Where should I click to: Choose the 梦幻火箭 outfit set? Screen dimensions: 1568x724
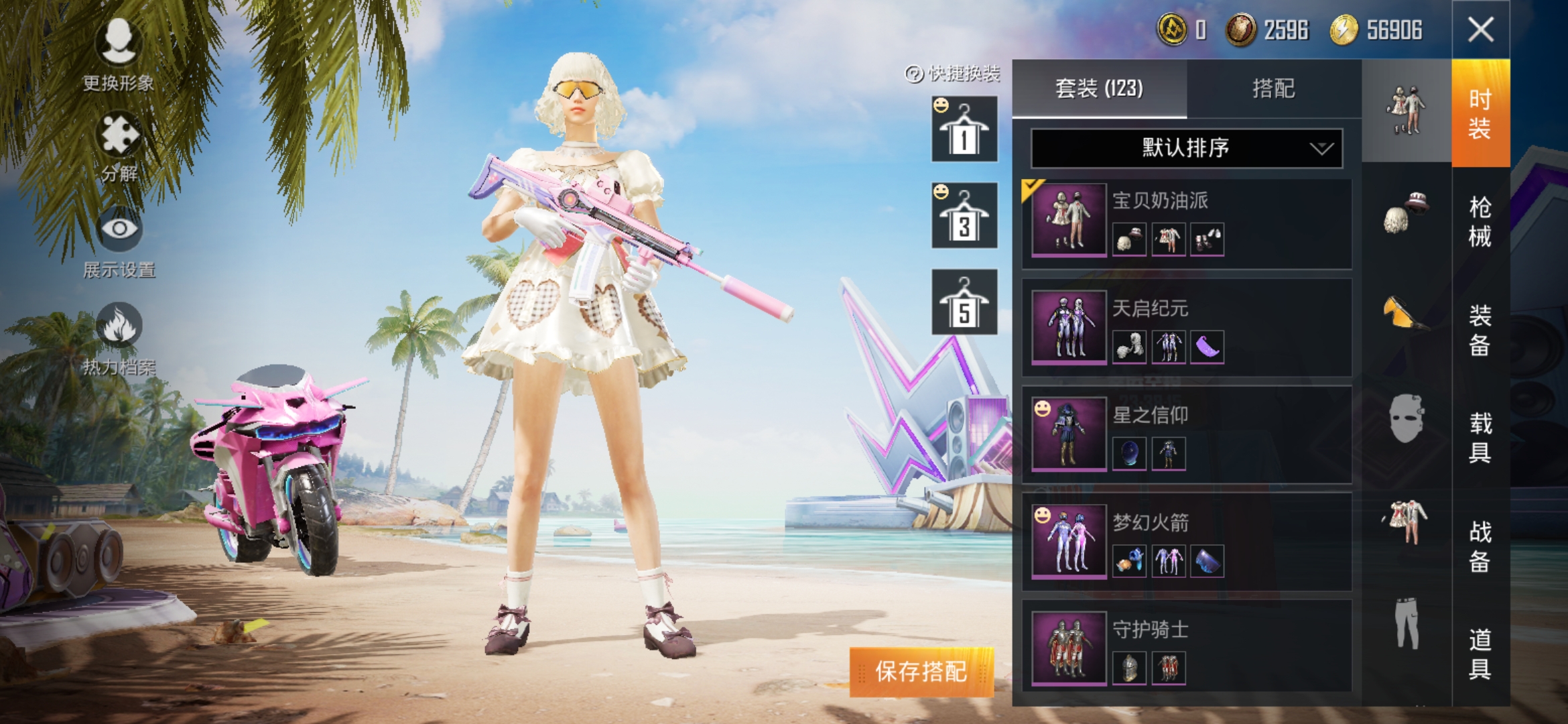point(1186,542)
